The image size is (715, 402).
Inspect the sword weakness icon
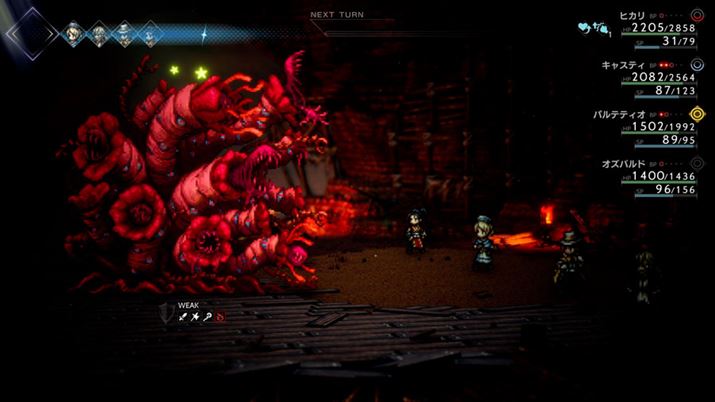coord(184,316)
